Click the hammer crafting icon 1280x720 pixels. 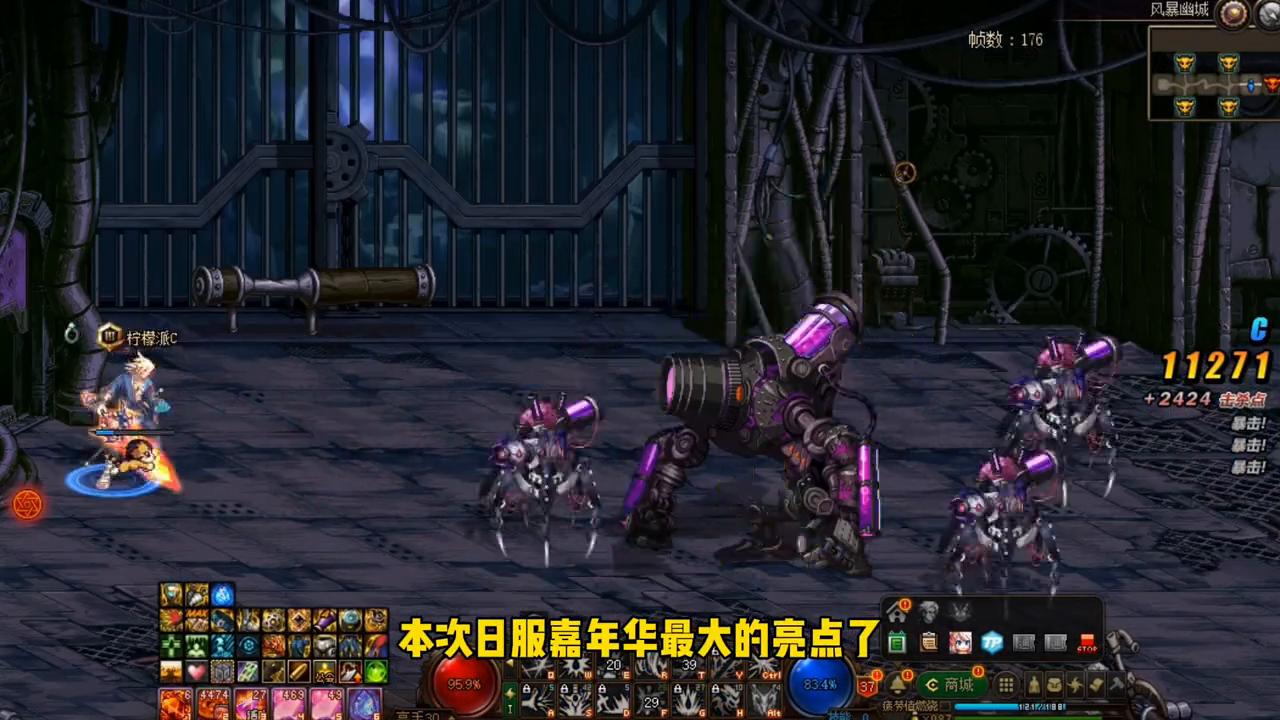pos(1117,685)
